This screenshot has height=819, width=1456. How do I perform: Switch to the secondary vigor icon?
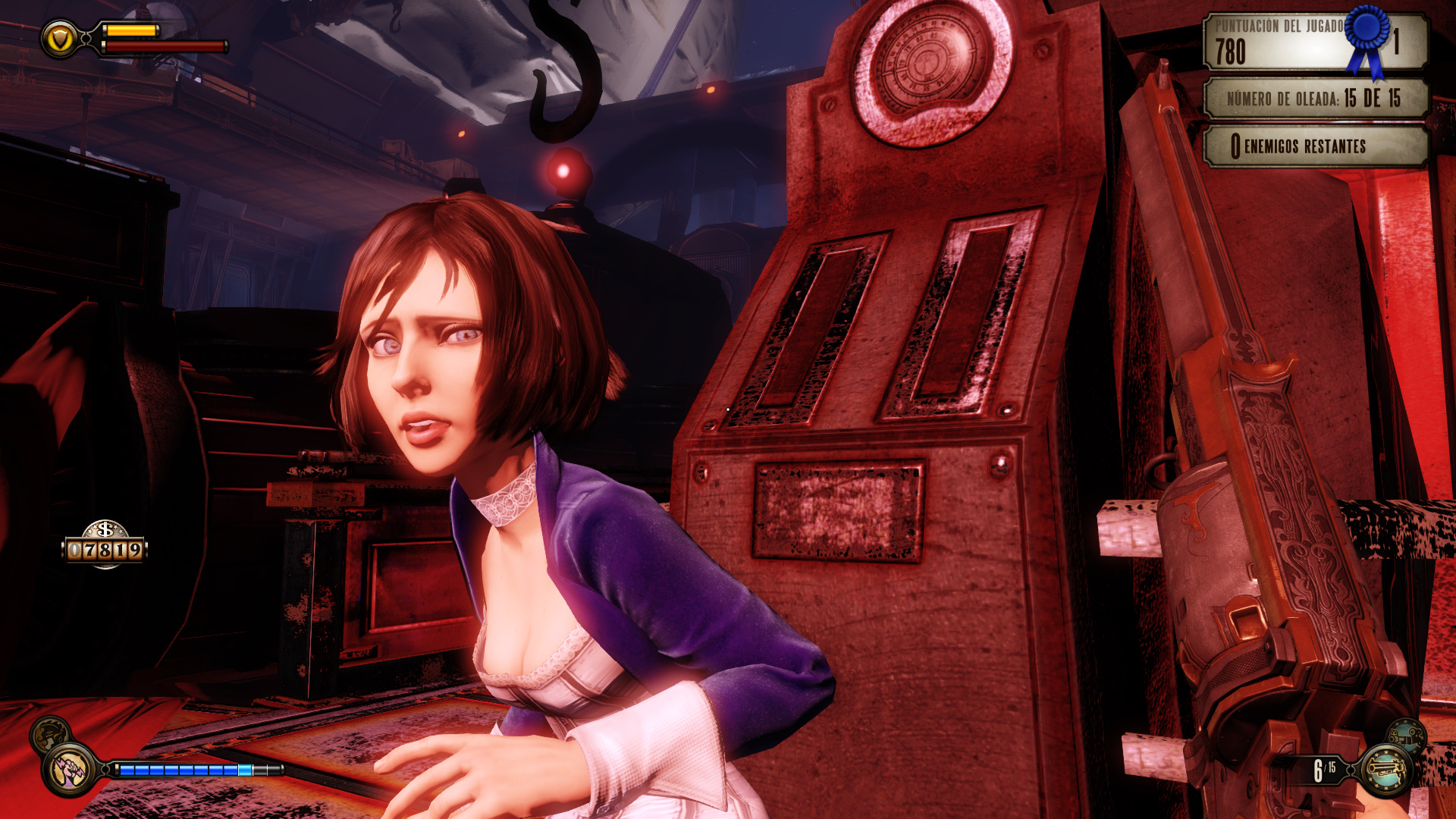click(49, 733)
